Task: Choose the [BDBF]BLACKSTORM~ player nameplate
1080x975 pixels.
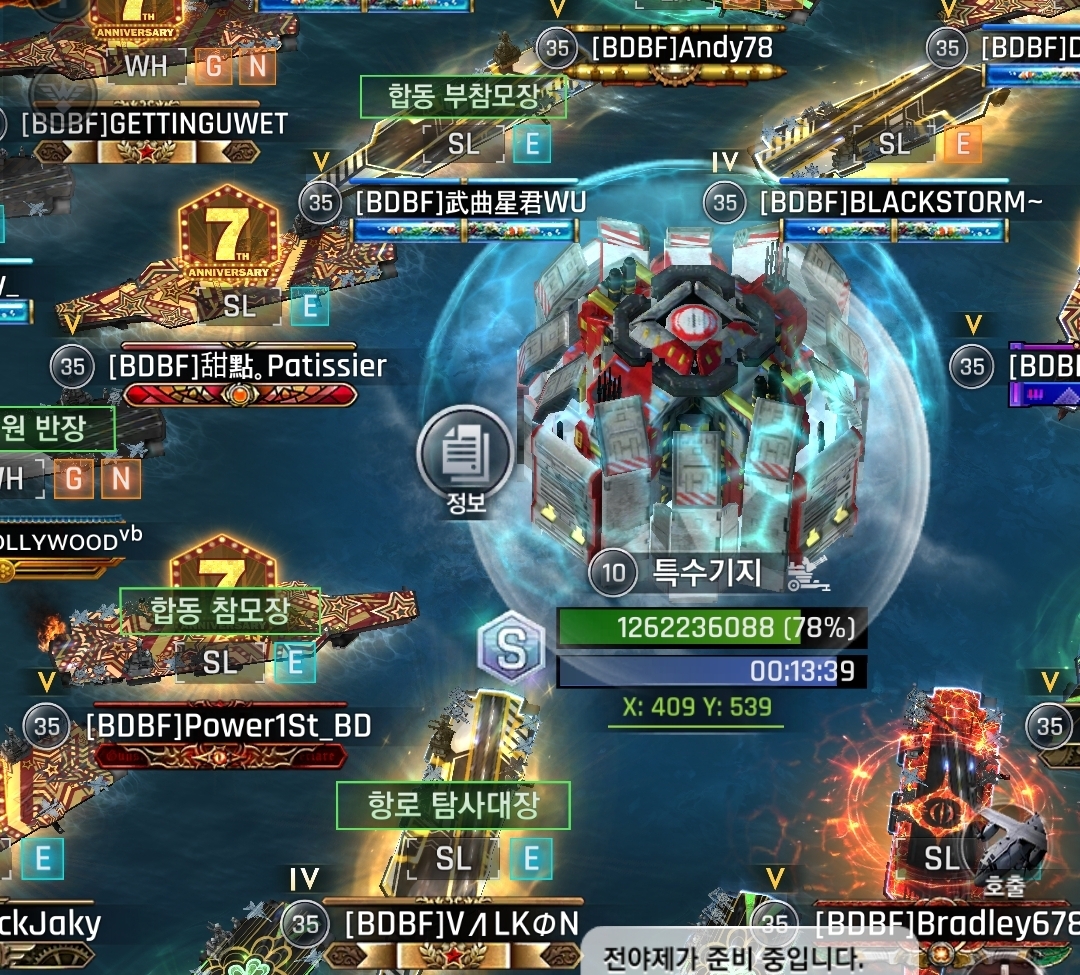Action: [x=900, y=203]
